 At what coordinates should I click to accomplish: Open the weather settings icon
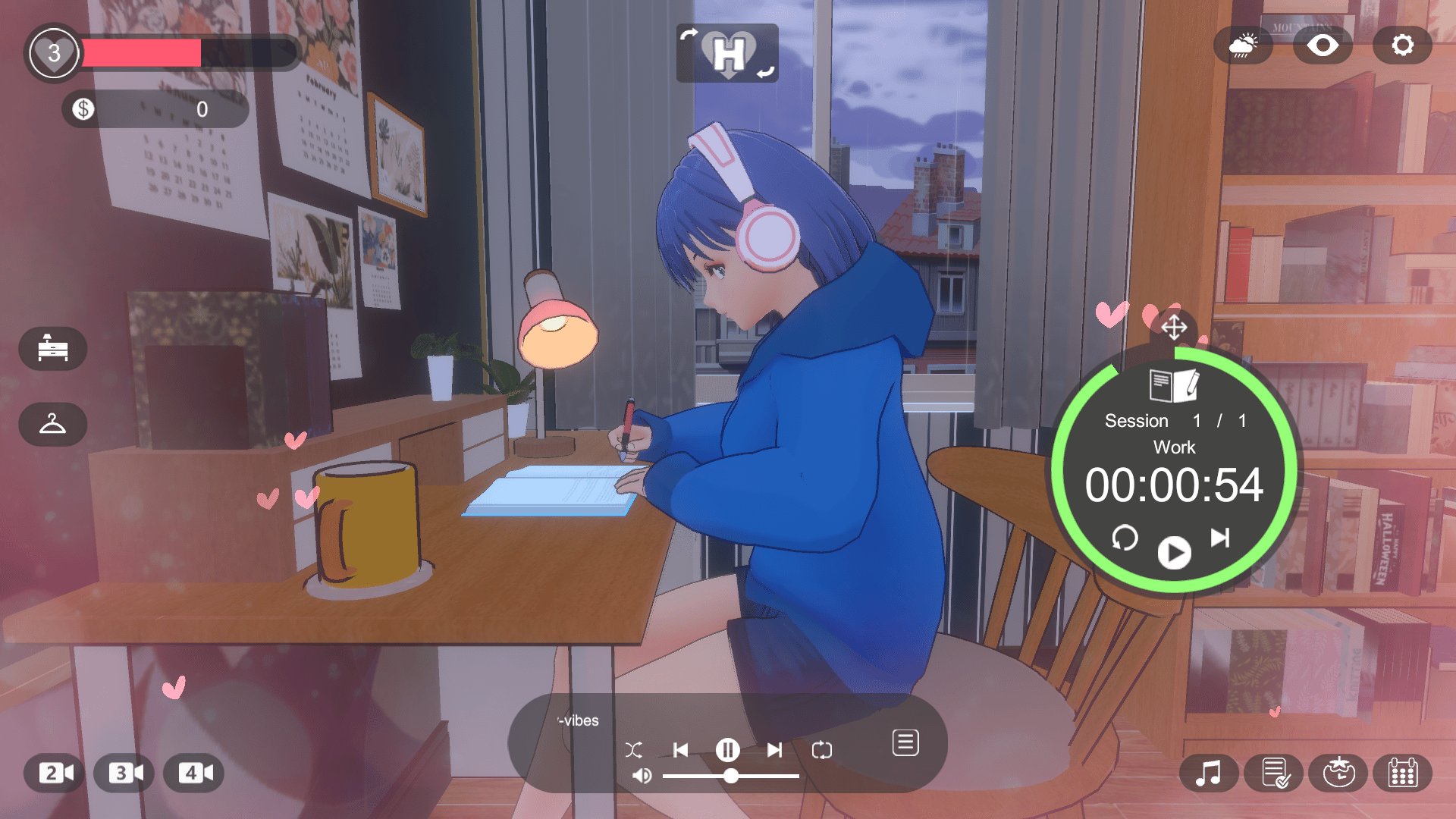pyautogui.click(x=1242, y=45)
